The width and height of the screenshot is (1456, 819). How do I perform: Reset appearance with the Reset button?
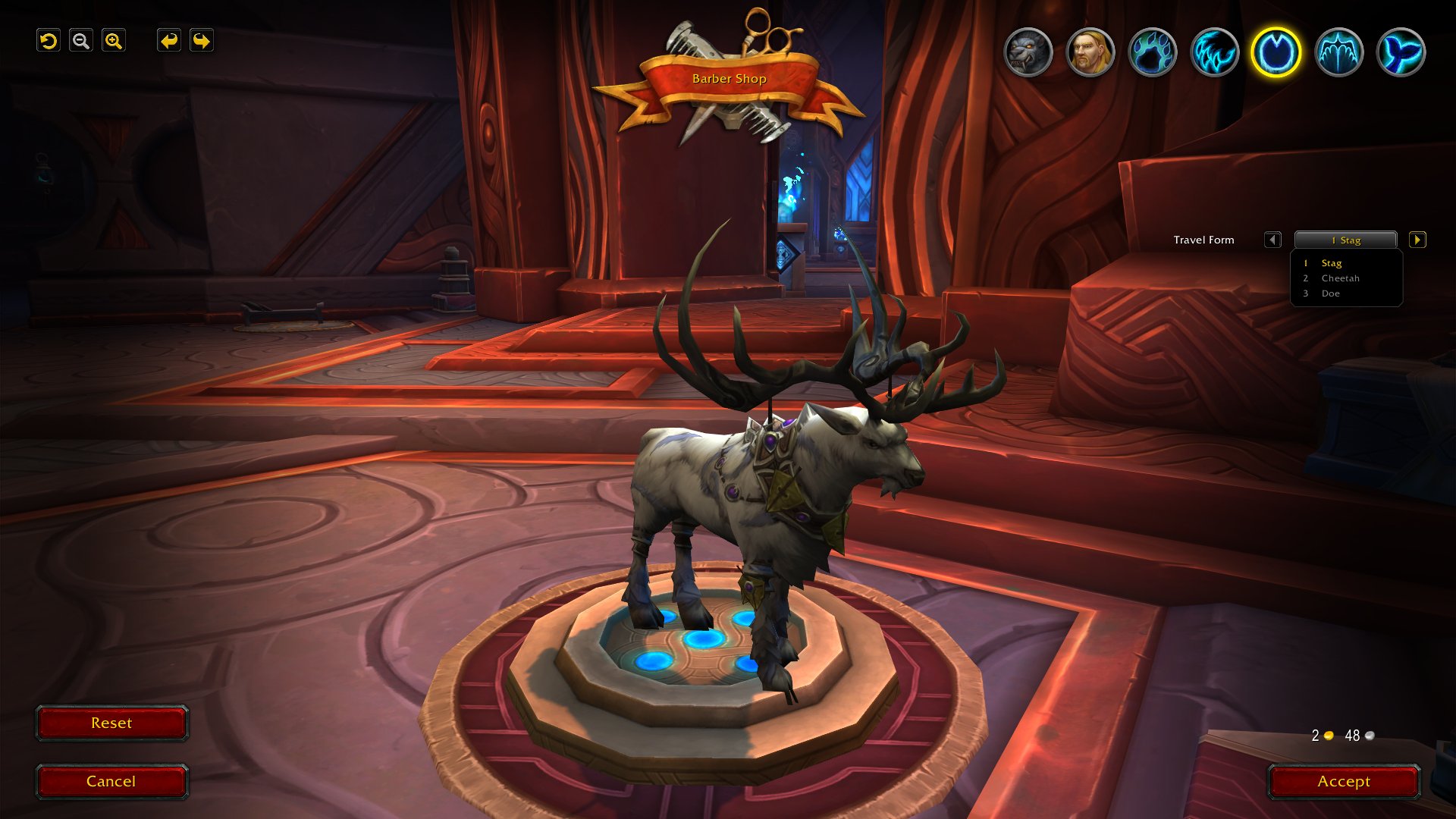pyautogui.click(x=111, y=723)
